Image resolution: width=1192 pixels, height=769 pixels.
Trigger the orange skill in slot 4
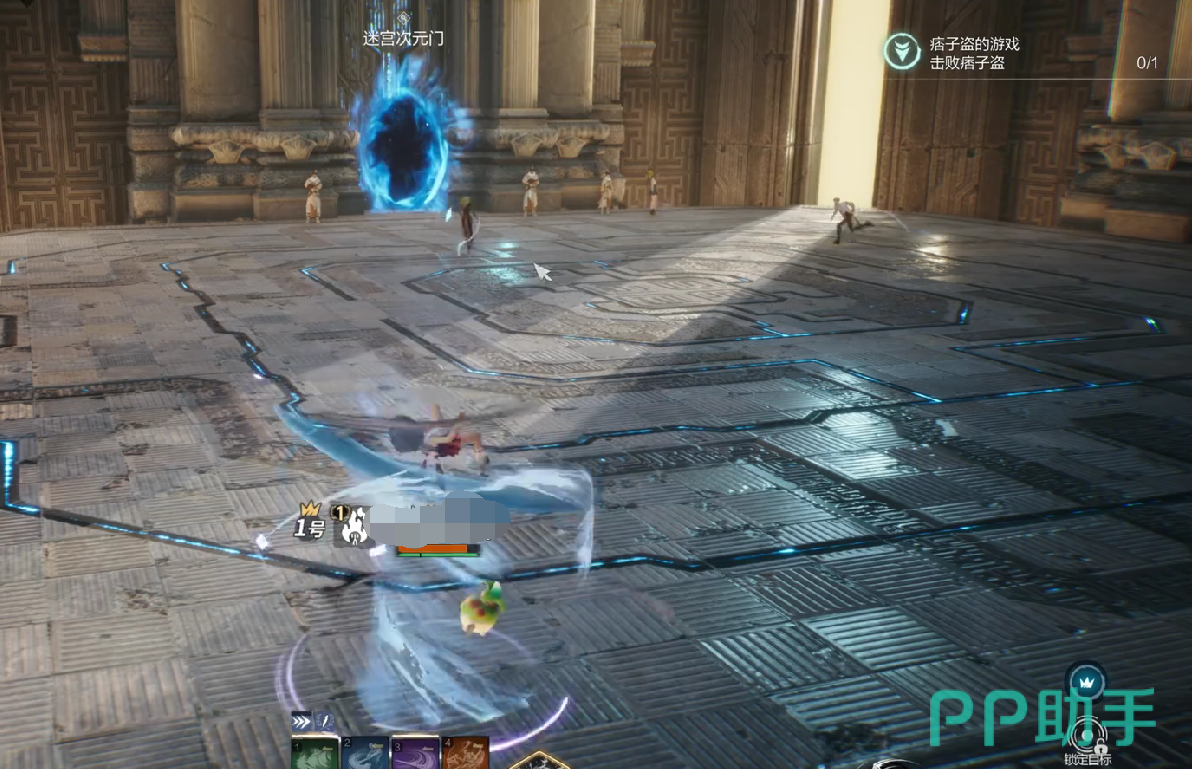pyautogui.click(x=466, y=753)
